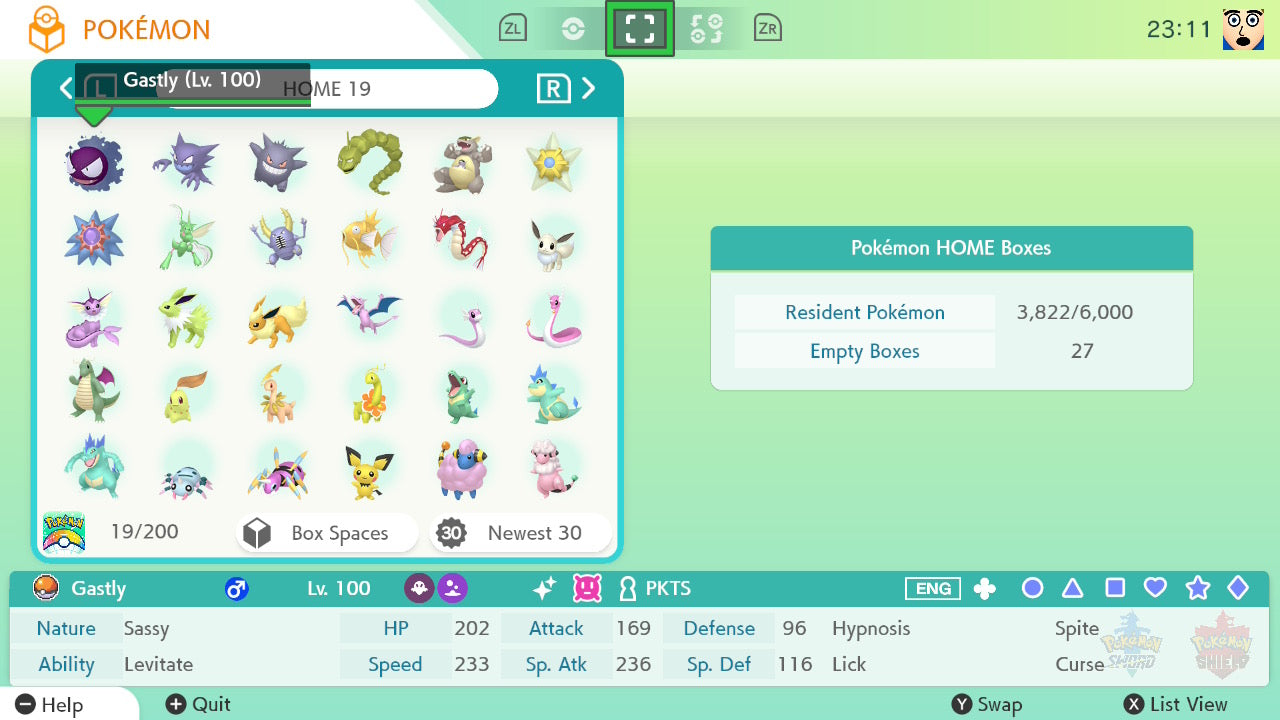Image resolution: width=1280 pixels, height=720 pixels.
Task: Open the HOME 19 box name bar
Action: point(327,89)
